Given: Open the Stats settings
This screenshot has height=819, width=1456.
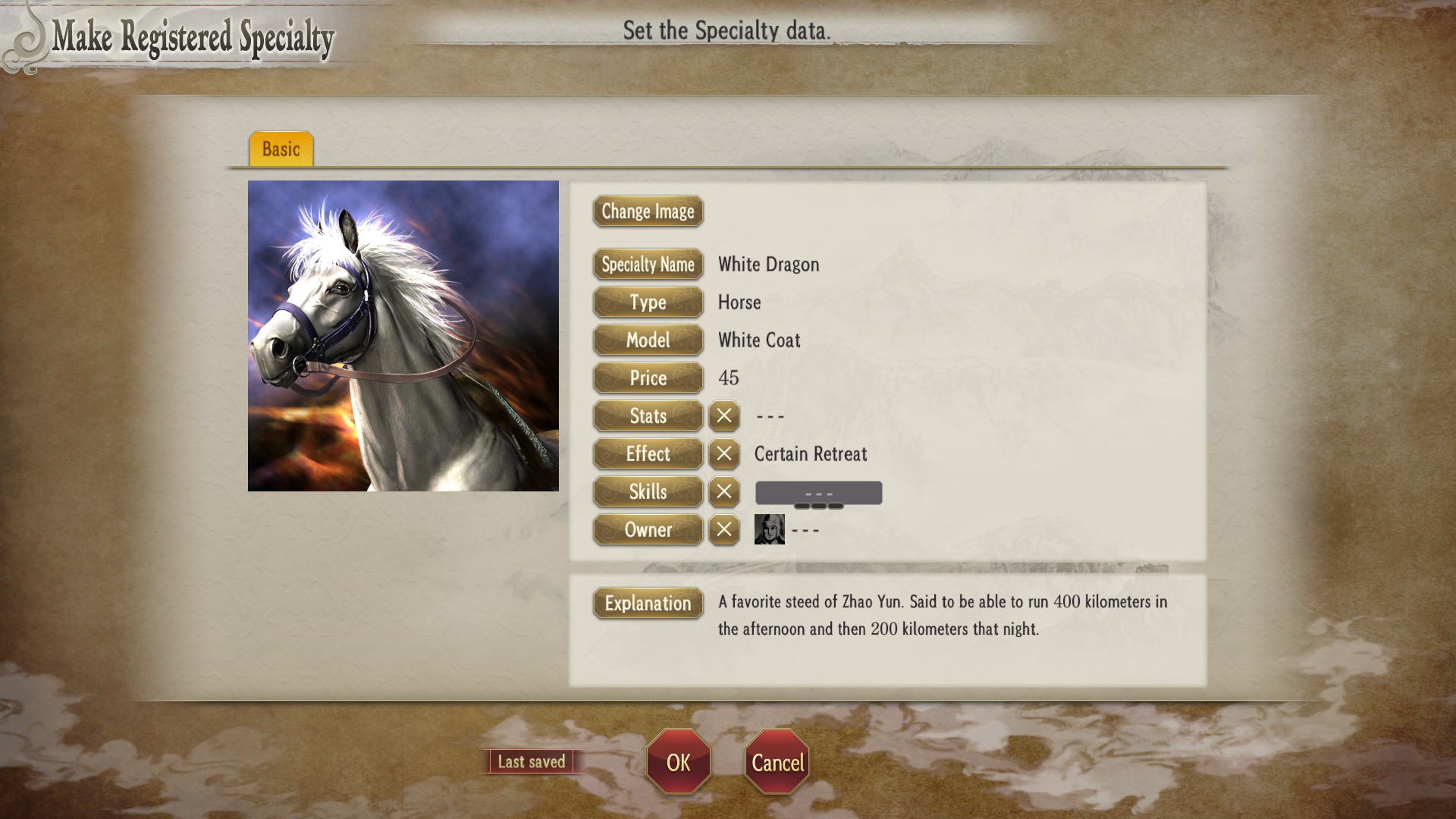Looking at the screenshot, I should click(648, 416).
